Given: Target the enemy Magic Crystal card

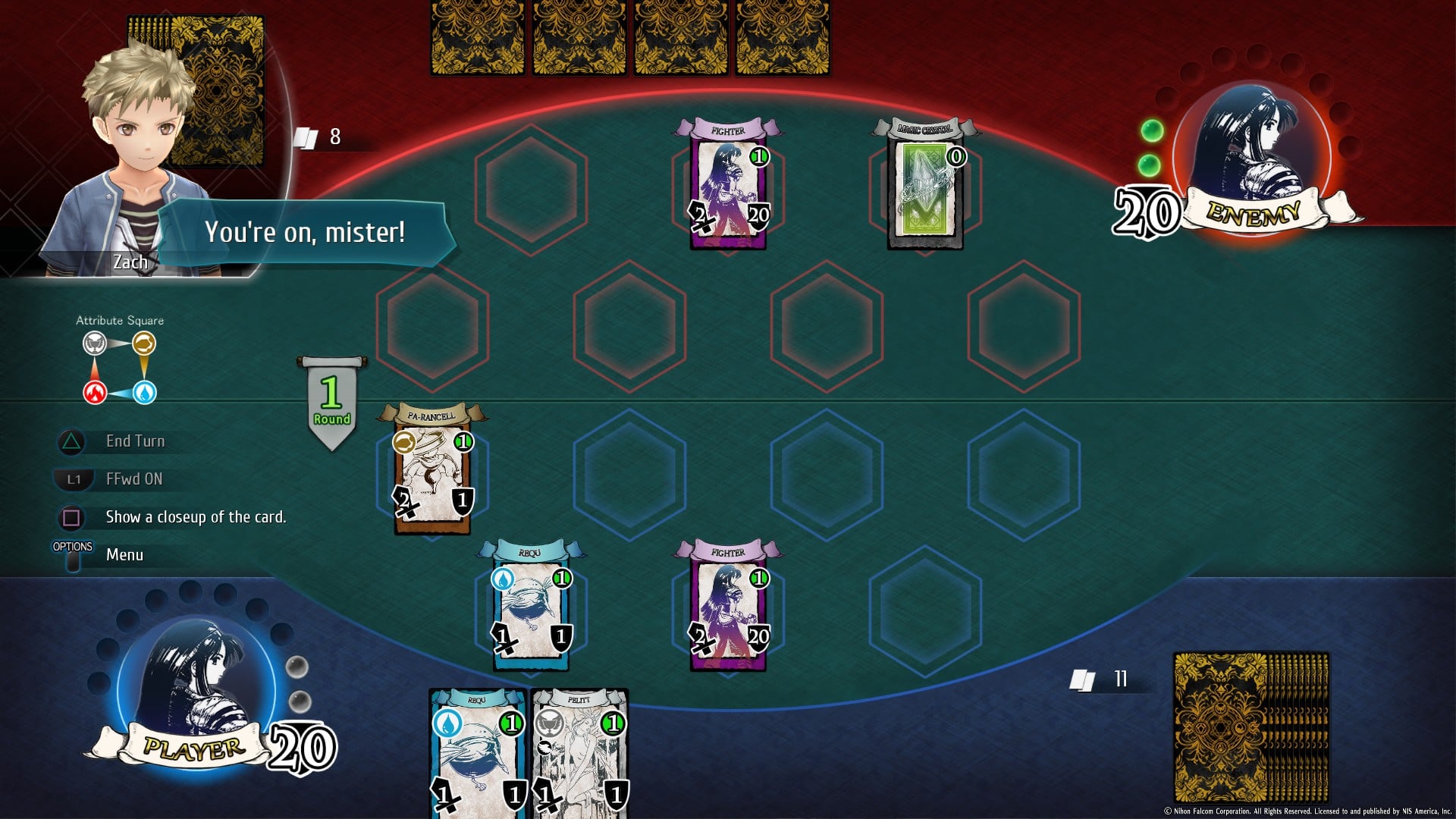Looking at the screenshot, I should click(925, 186).
